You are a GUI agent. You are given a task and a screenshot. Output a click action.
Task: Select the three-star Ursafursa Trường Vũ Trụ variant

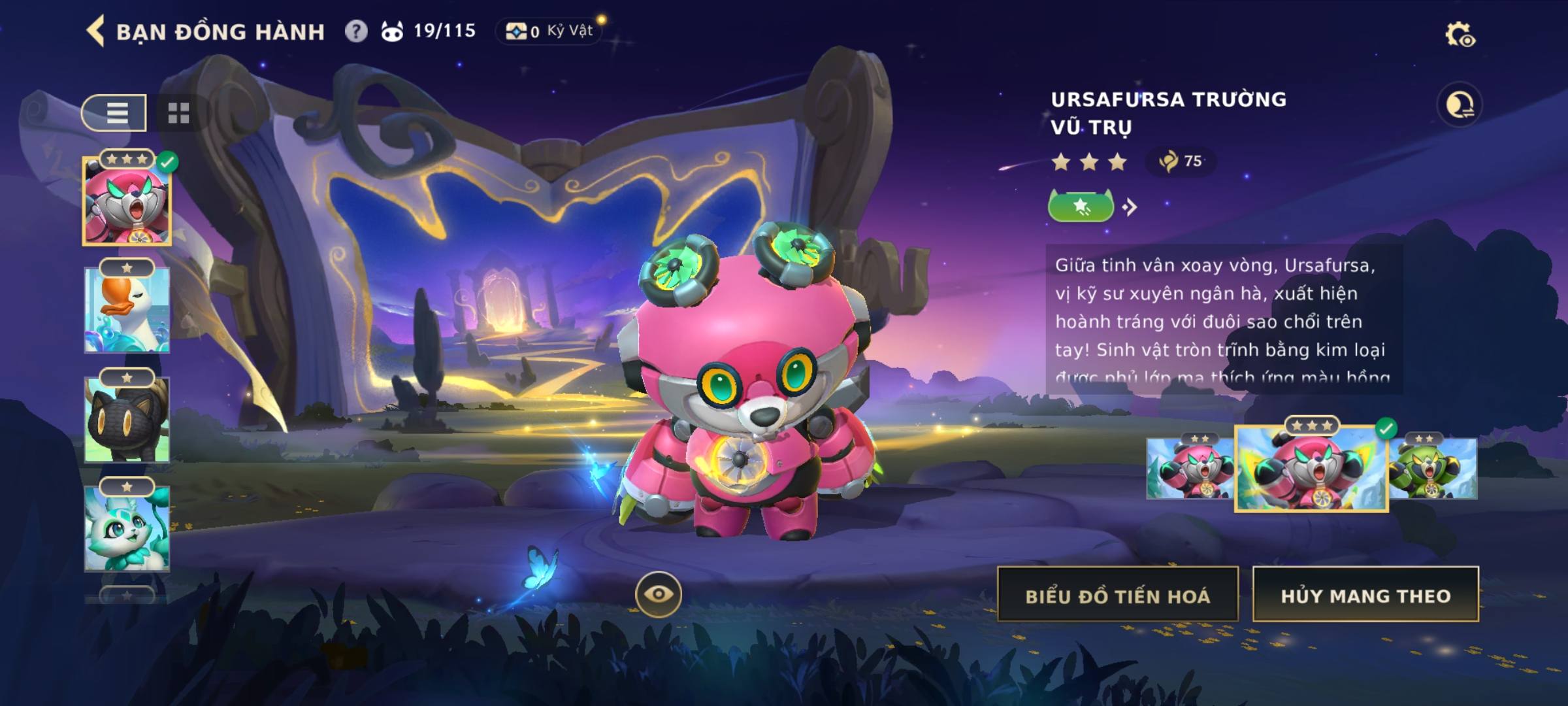pos(1311,469)
